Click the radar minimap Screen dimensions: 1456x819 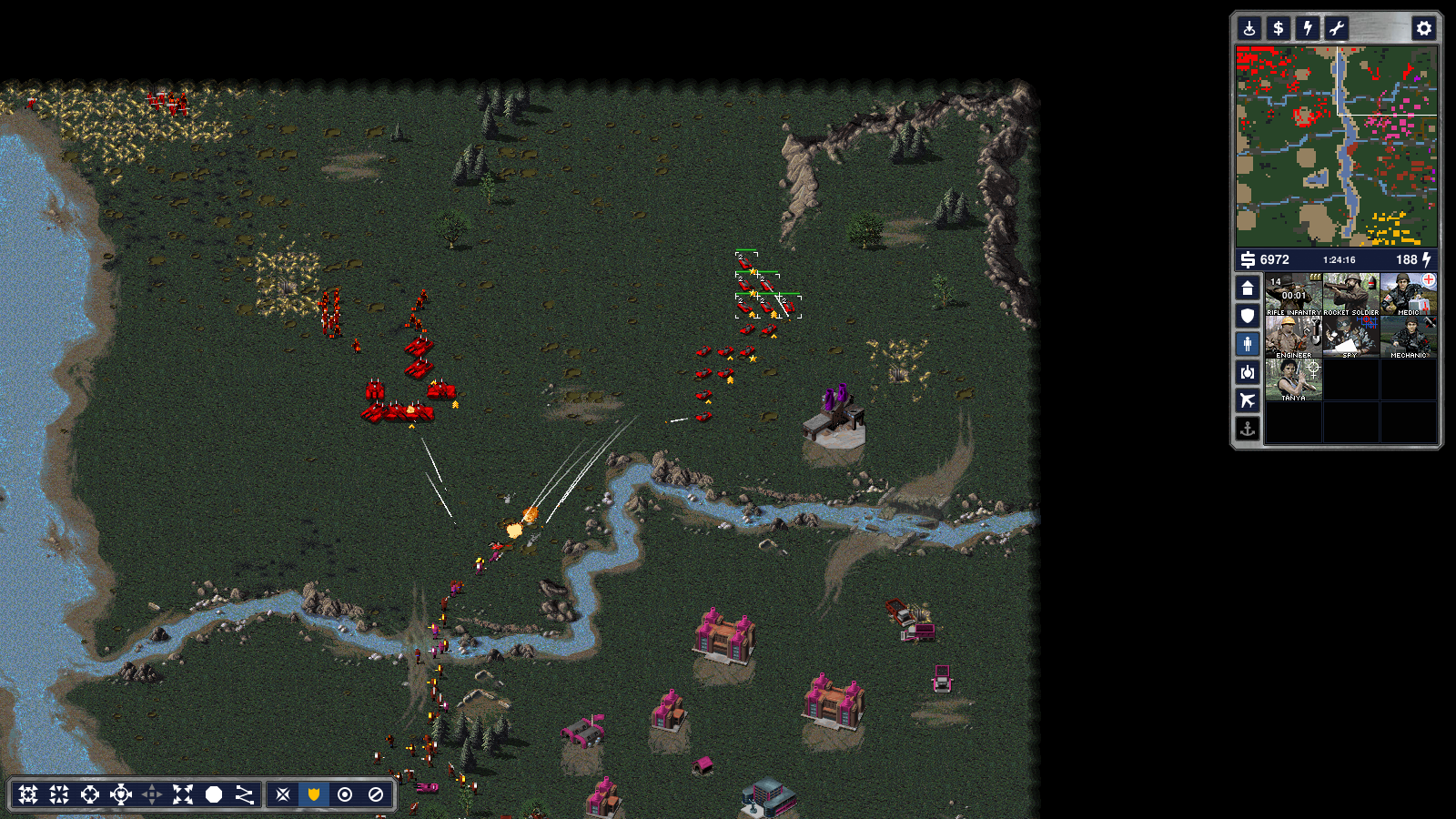[x=1336, y=147]
